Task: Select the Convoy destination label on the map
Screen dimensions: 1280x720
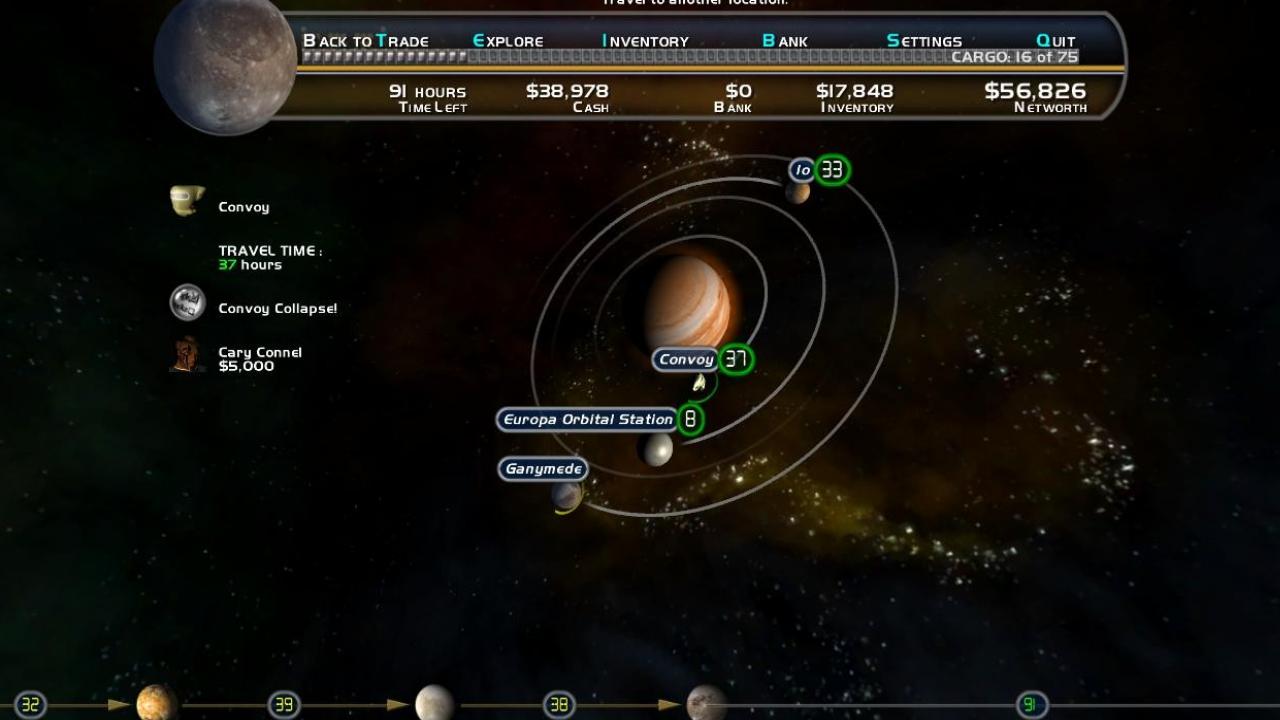Action: [x=685, y=359]
